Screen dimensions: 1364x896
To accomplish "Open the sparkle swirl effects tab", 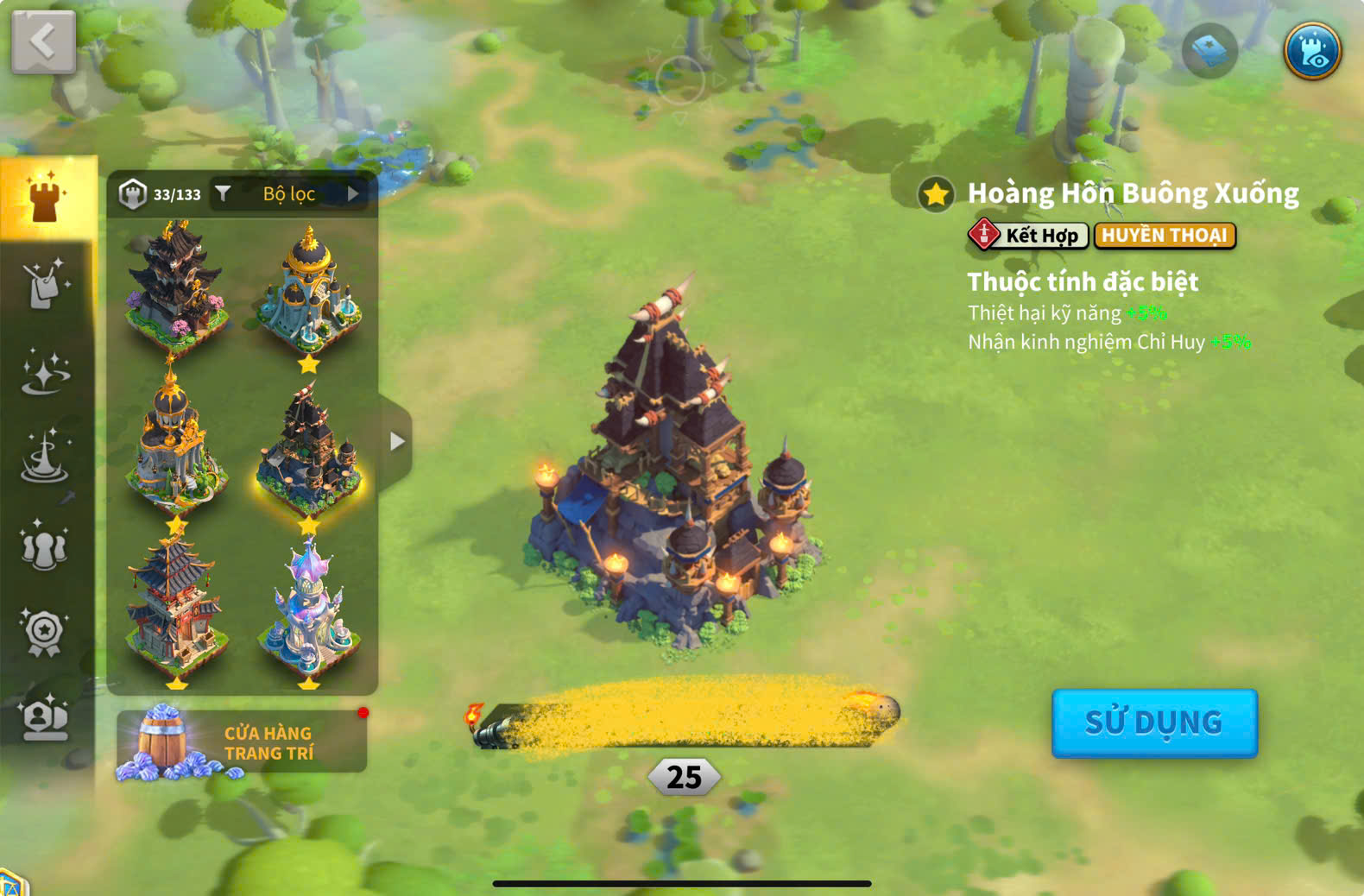I will tap(45, 373).
